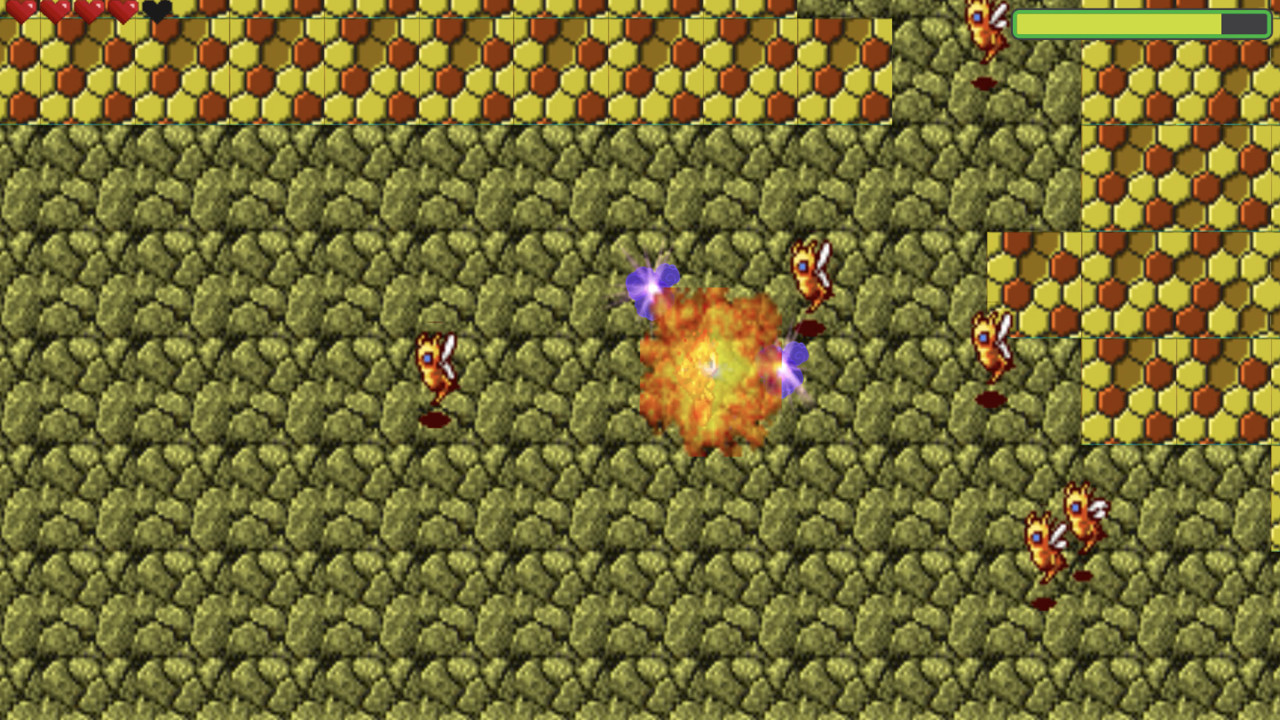Click the first red heart icon
This screenshot has width=1280, height=720.
click(20, 10)
